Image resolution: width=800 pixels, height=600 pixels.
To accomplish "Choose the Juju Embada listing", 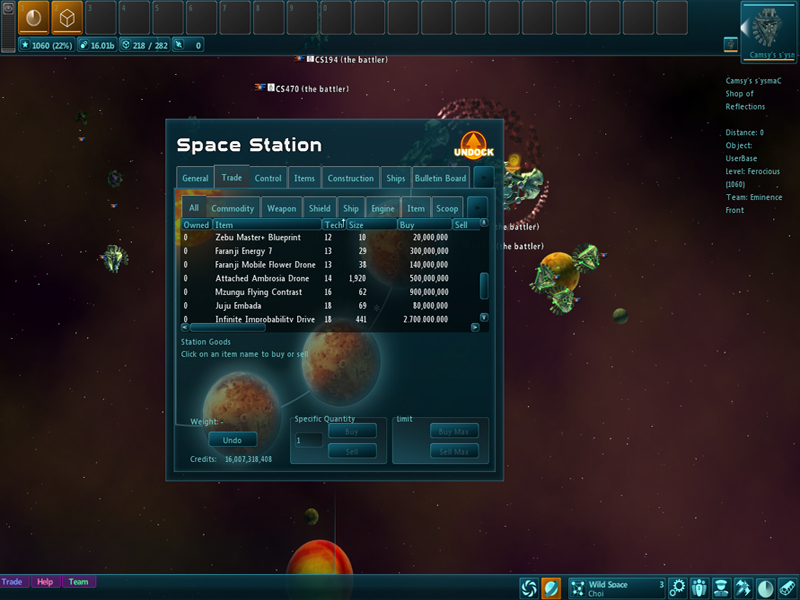I will 240,305.
